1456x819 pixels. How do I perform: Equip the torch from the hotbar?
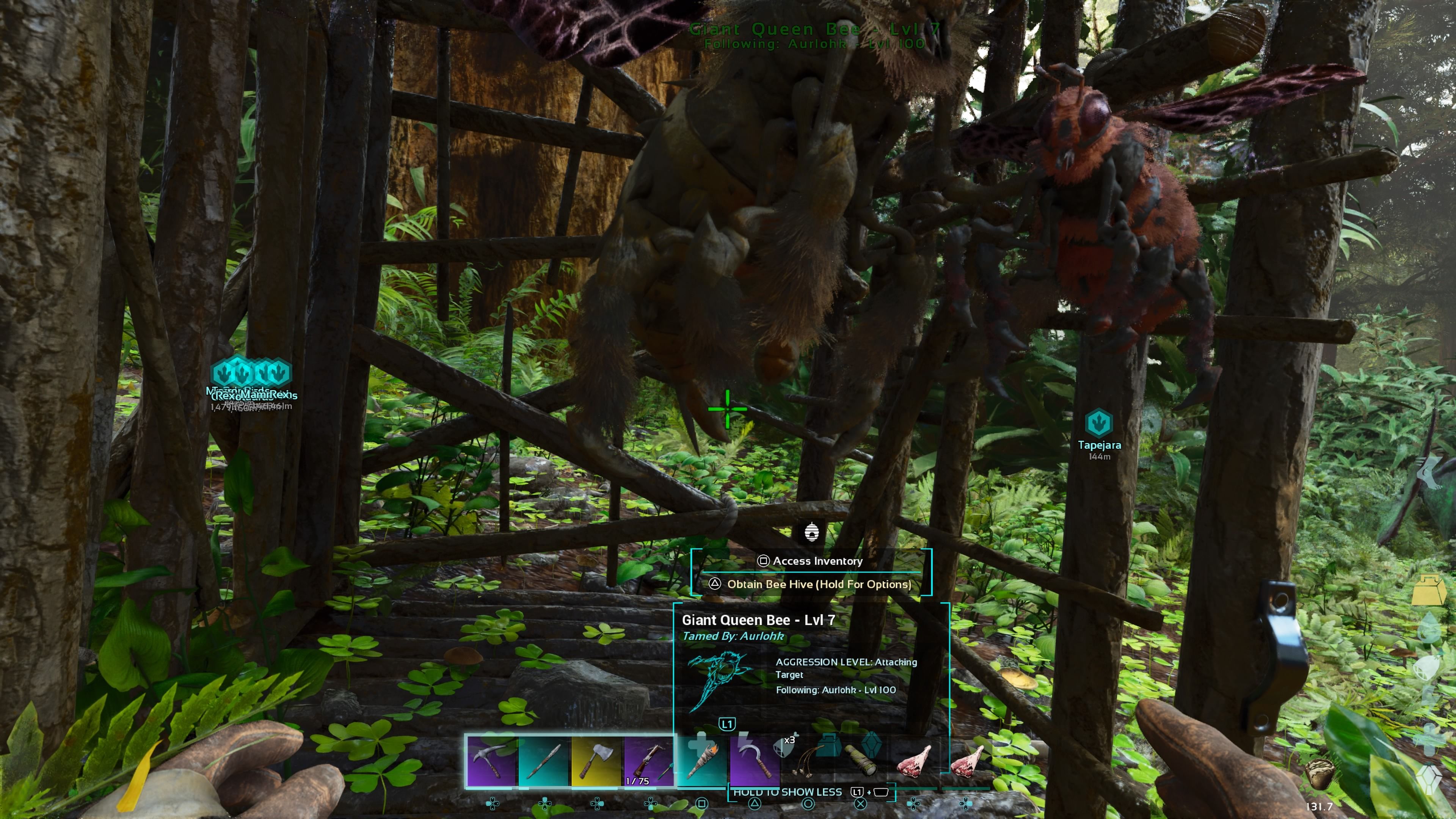[701, 760]
